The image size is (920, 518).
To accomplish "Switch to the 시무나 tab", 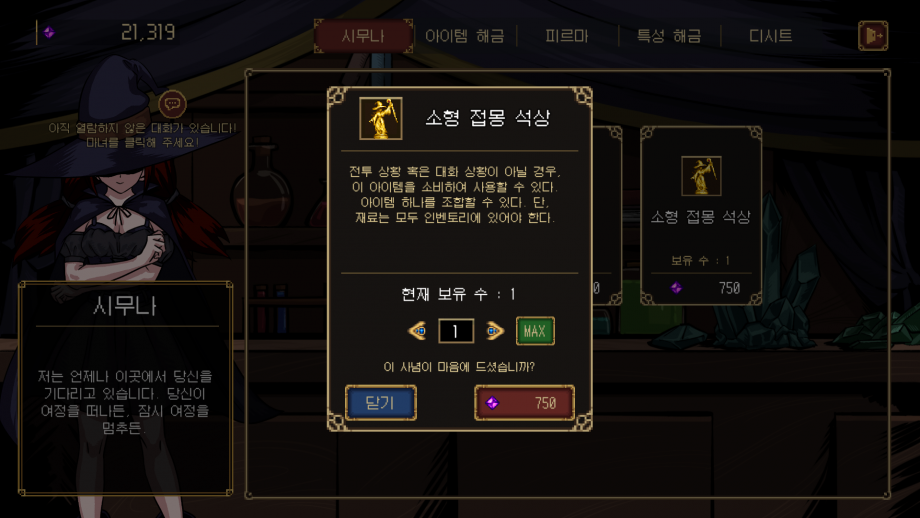I will pos(363,36).
